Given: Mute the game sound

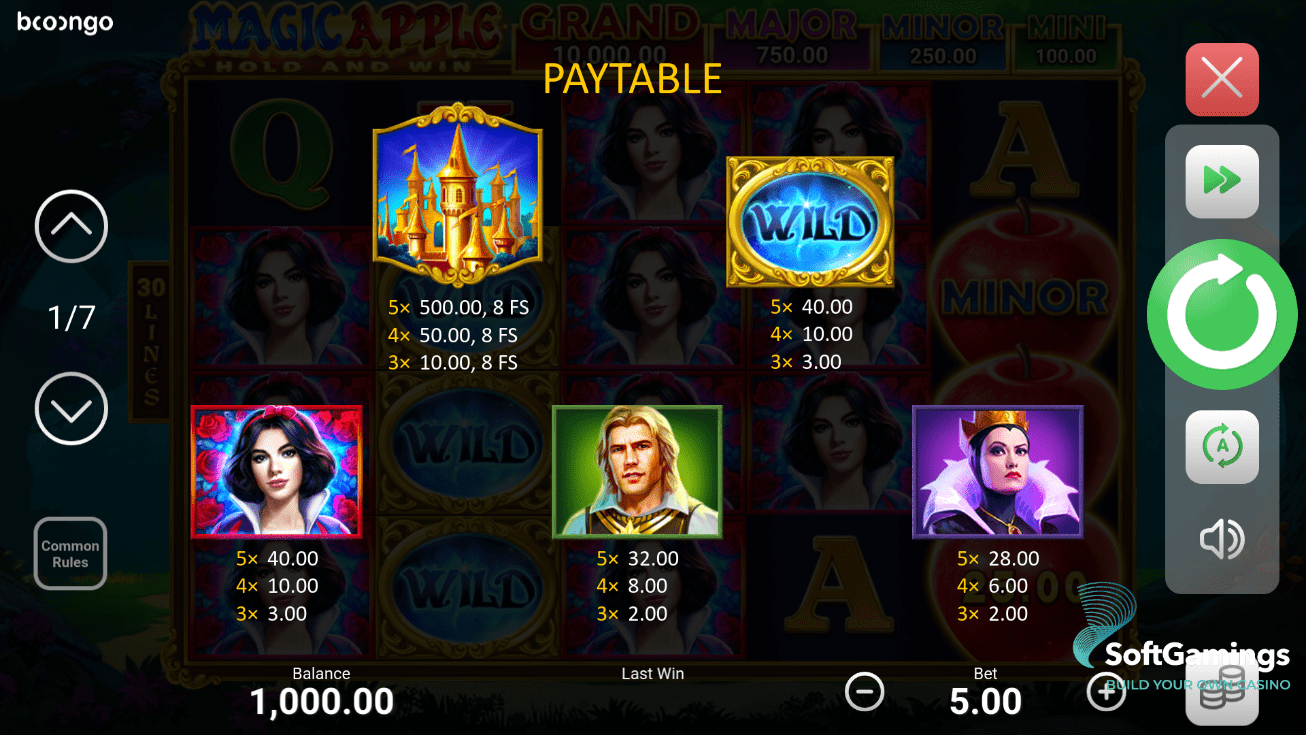Looking at the screenshot, I should click(1222, 540).
